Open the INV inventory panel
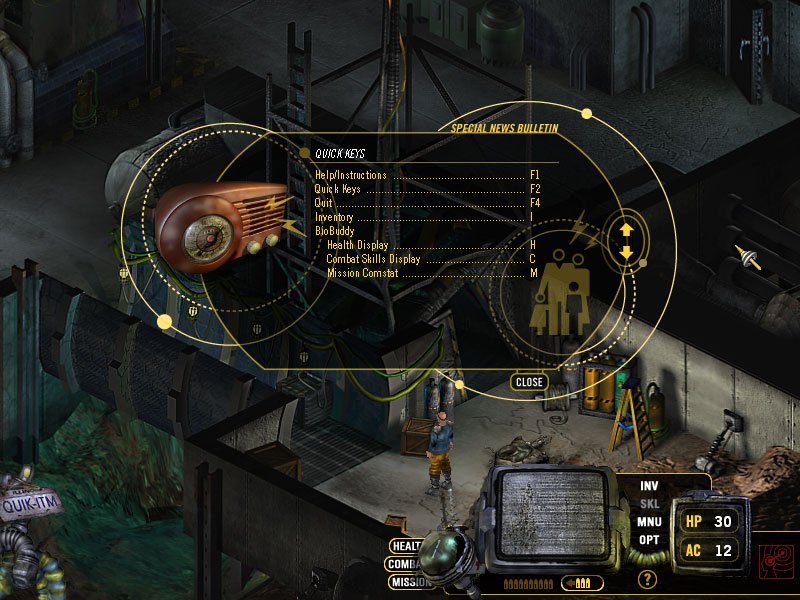The height and width of the screenshot is (600, 800). point(650,485)
